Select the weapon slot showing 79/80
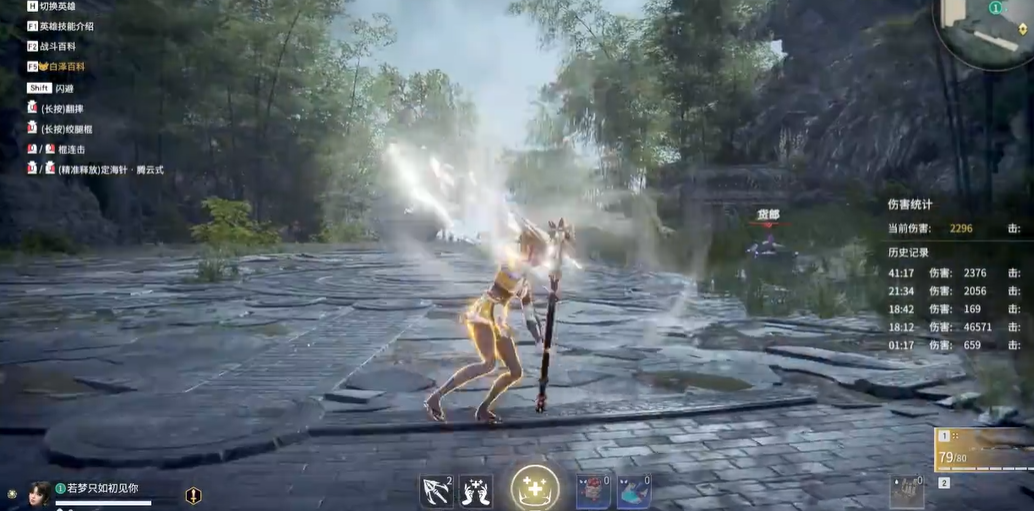 [x=983, y=449]
